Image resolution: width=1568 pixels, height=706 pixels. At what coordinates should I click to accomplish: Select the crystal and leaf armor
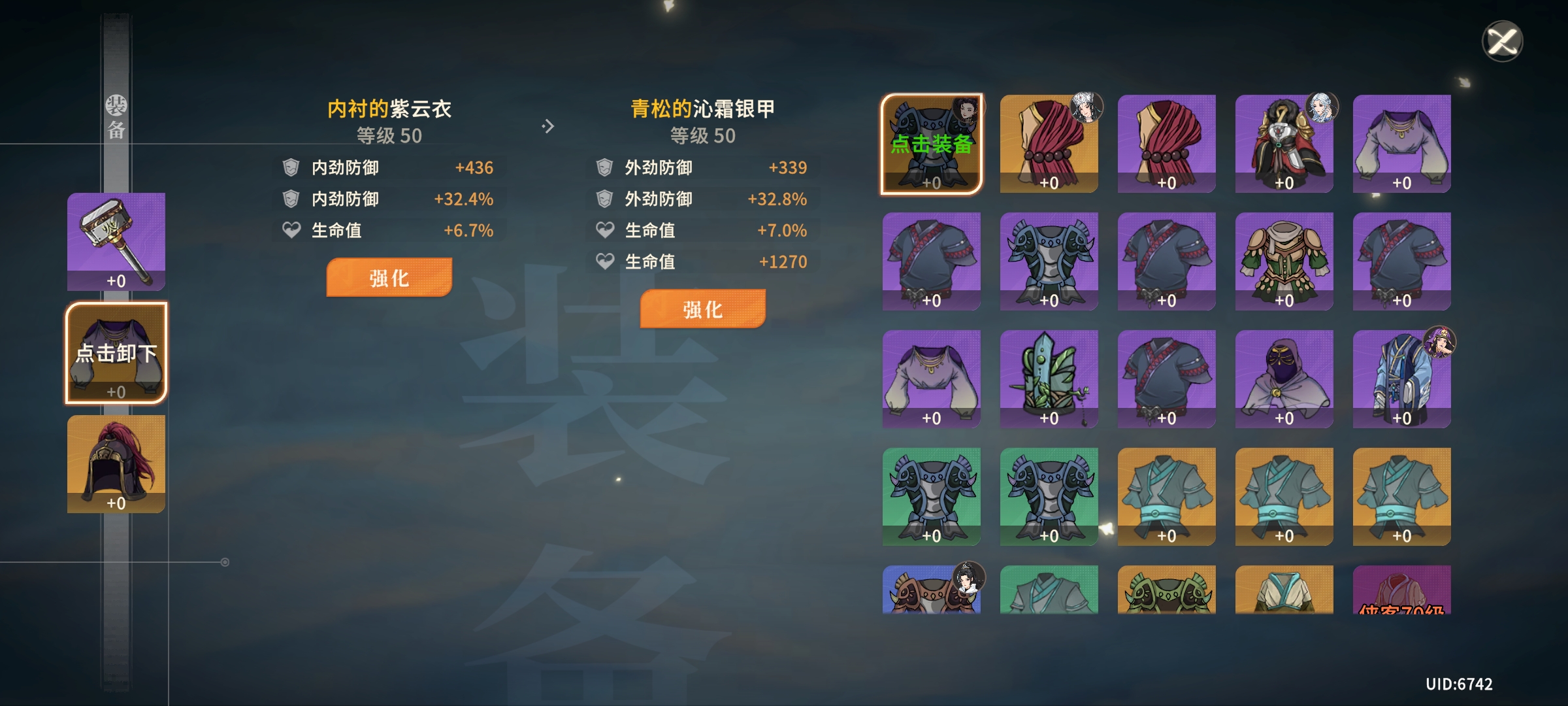pyautogui.click(x=1049, y=378)
